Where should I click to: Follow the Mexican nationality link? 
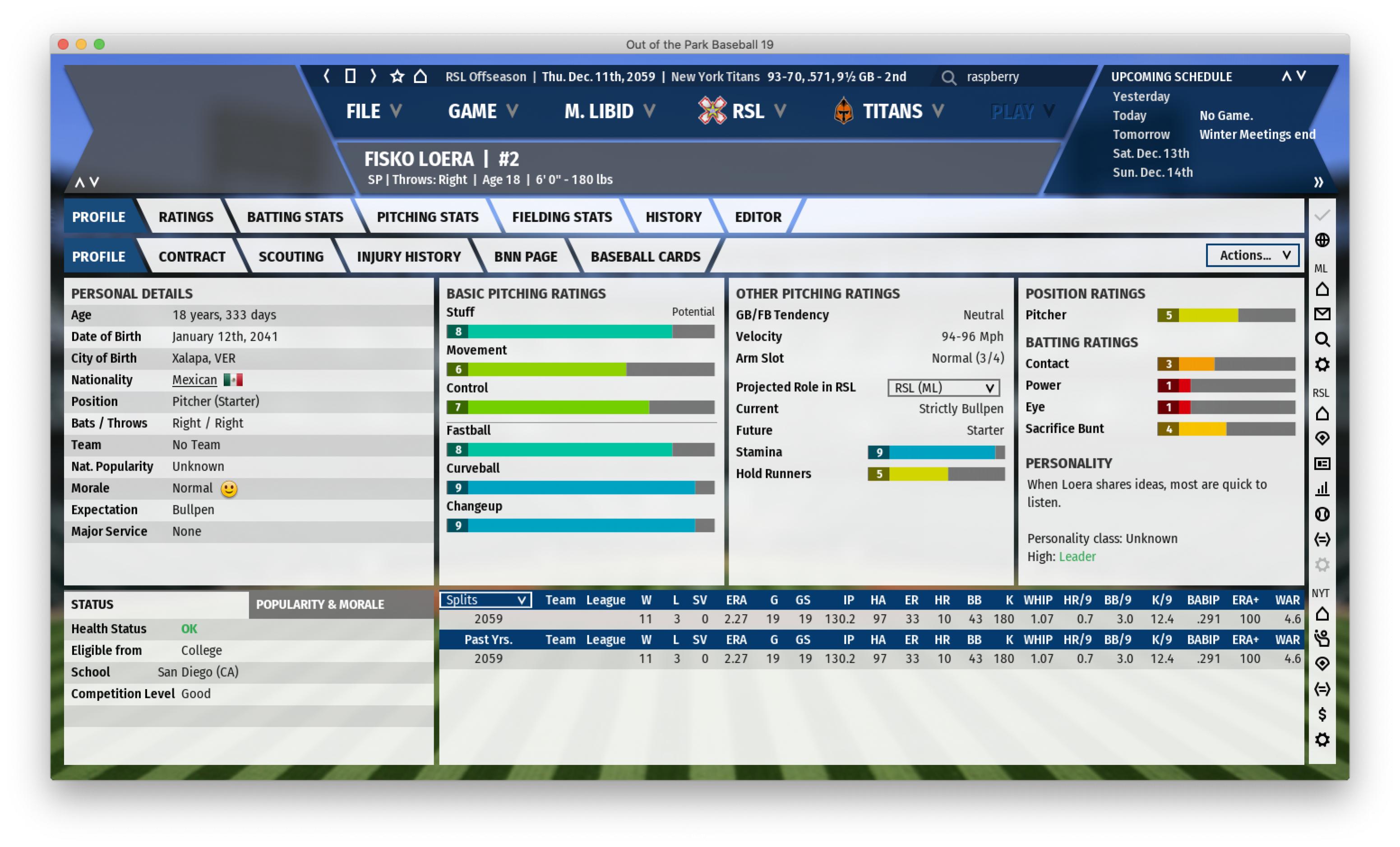tap(194, 380)
